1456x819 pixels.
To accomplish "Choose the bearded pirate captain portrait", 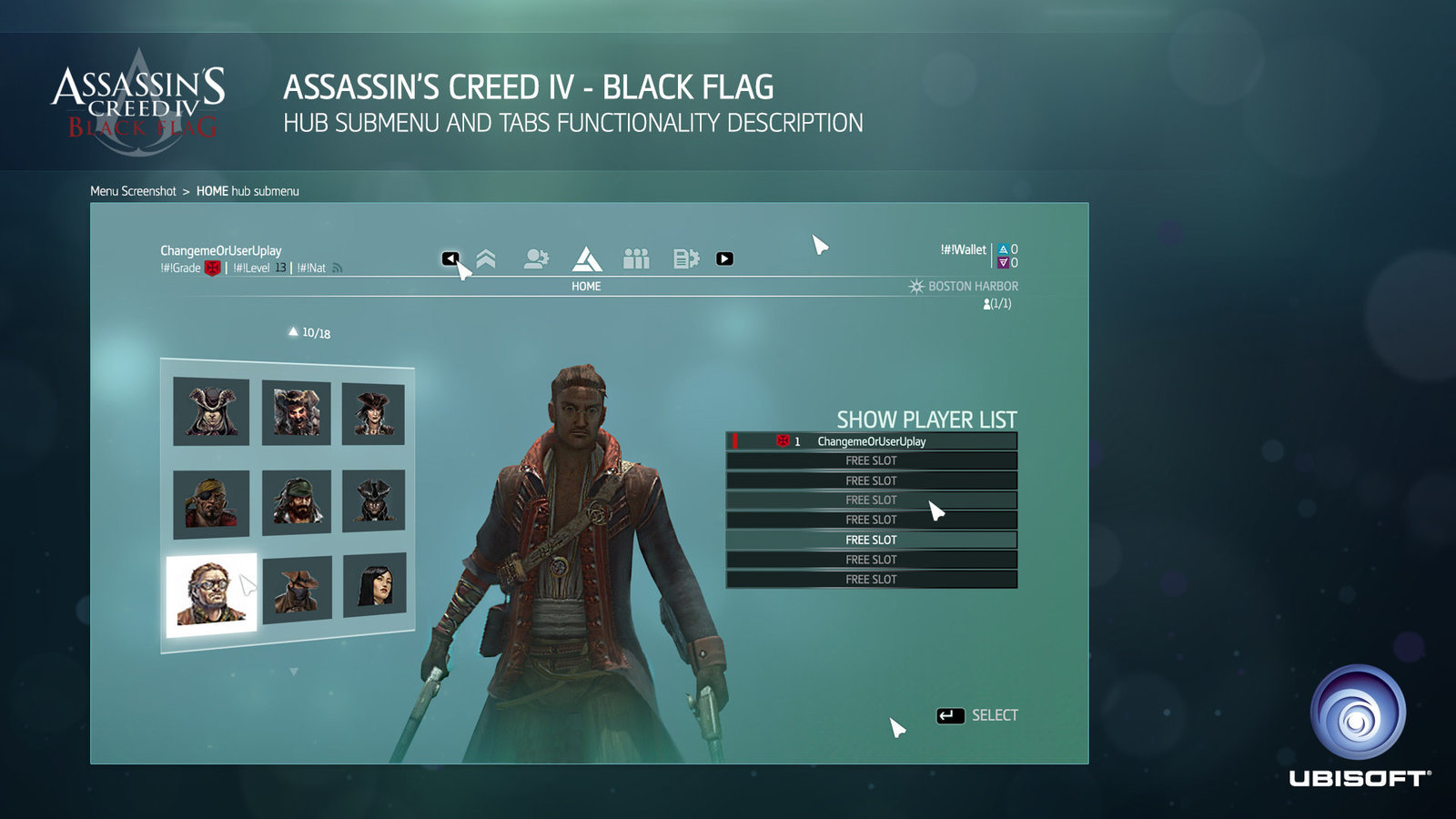I will (296, 412).
